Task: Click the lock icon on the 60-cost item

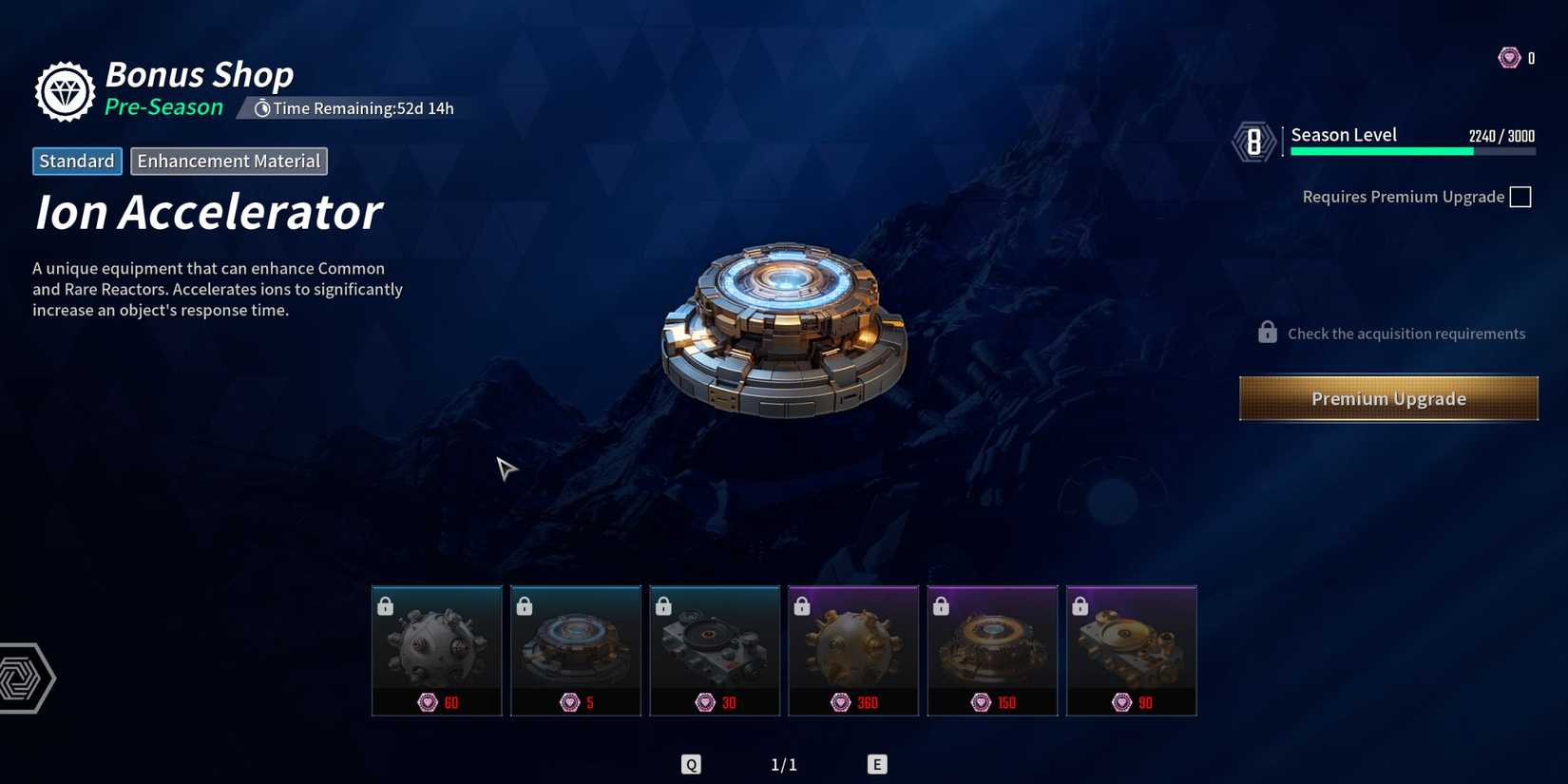Action: [x=385, y=604]
